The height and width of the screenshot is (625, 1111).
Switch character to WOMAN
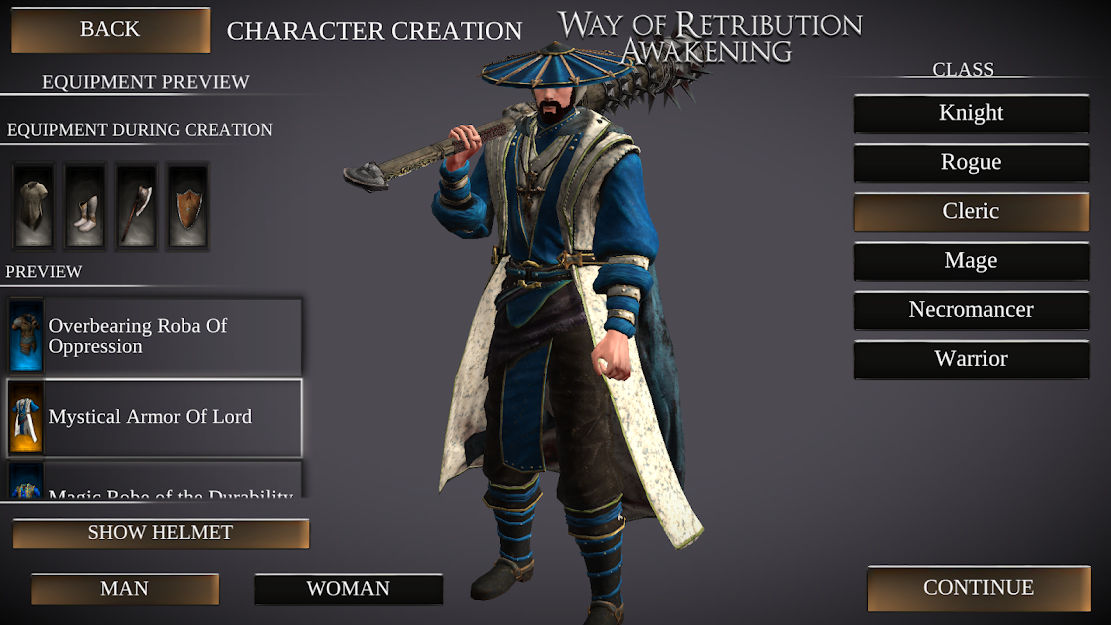(x=348, y=589)
